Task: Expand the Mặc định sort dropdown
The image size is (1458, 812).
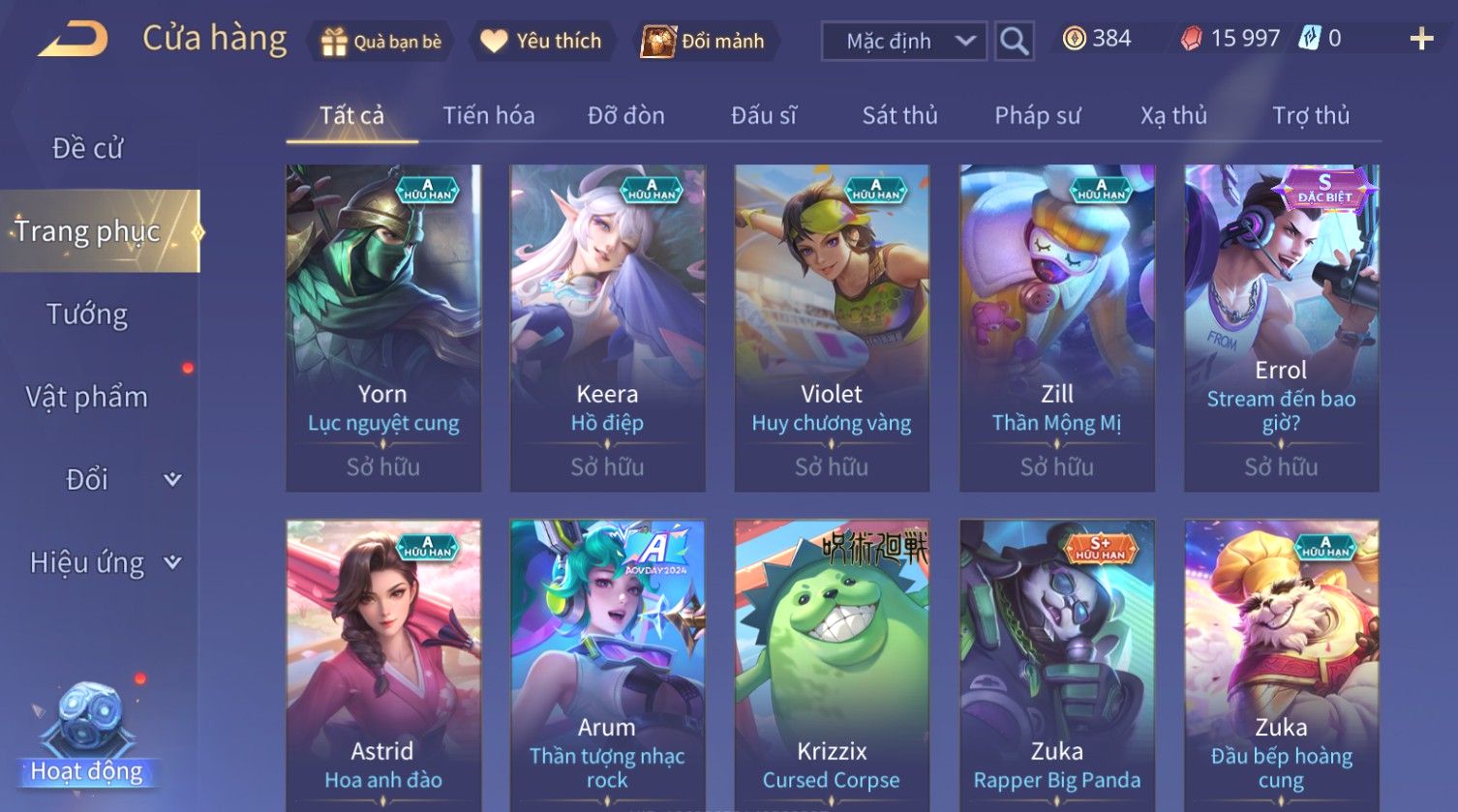Action: pos(903,42)
